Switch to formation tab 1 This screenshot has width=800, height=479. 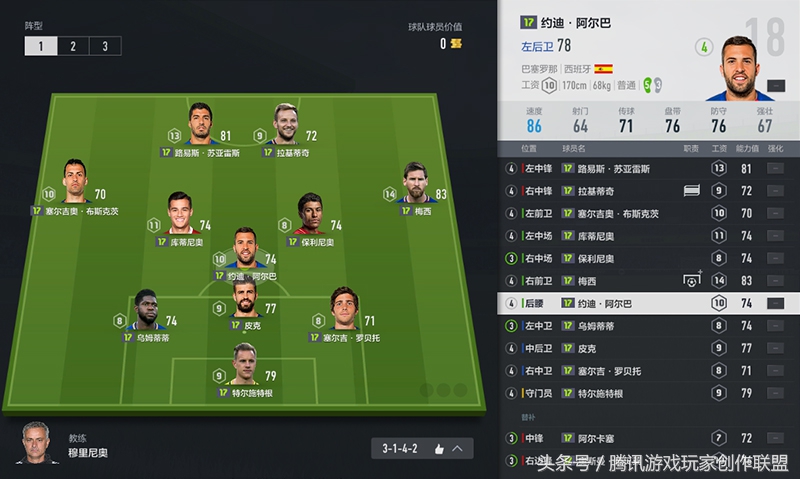41,46
